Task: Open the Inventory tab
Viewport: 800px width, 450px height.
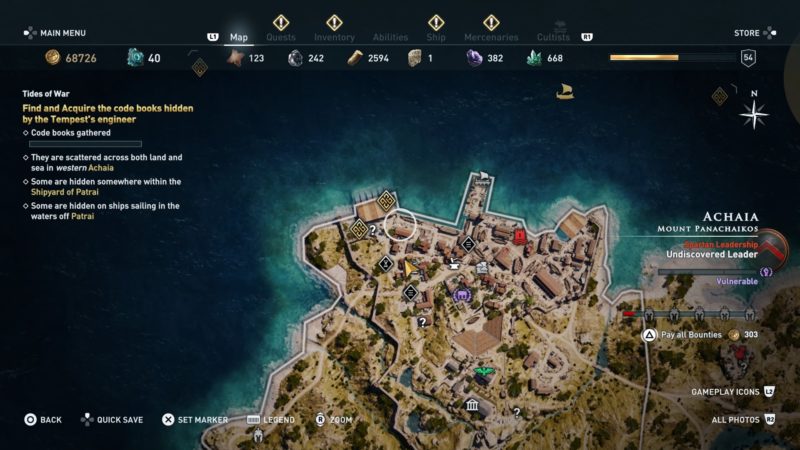Action: click(334, 37)
